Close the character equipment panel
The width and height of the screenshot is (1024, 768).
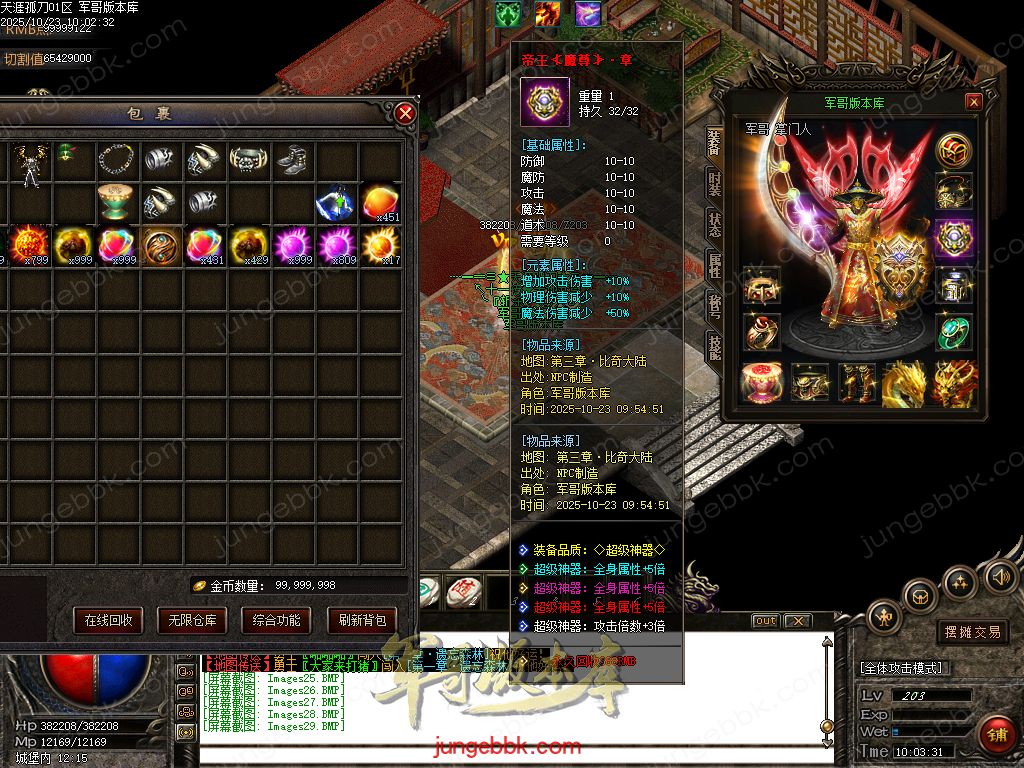[973, 102]
